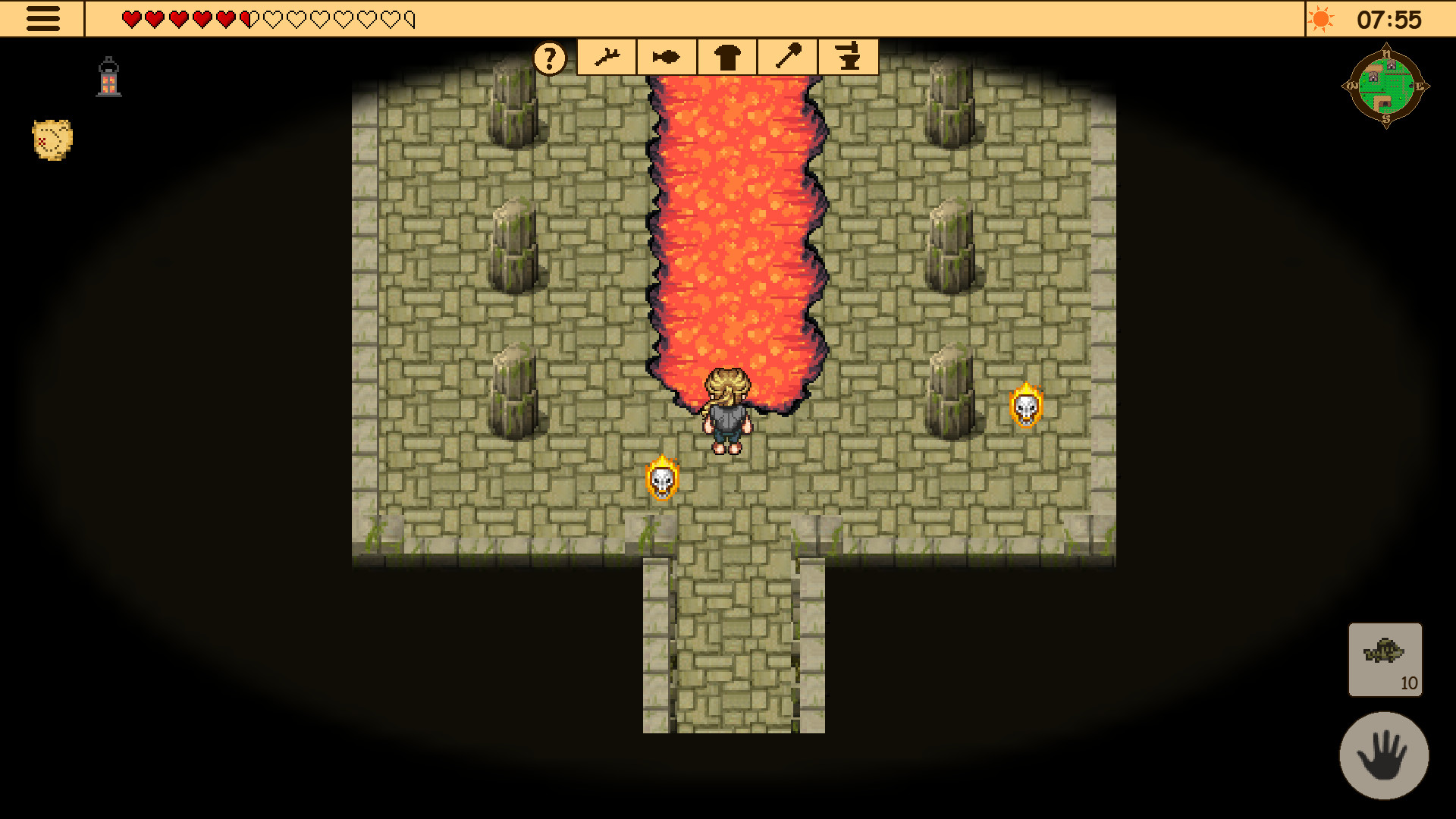Open the anvil smithing icon
Viewport: 1456px width, 819px height.
pyautogui.click(x=849, y=56)
